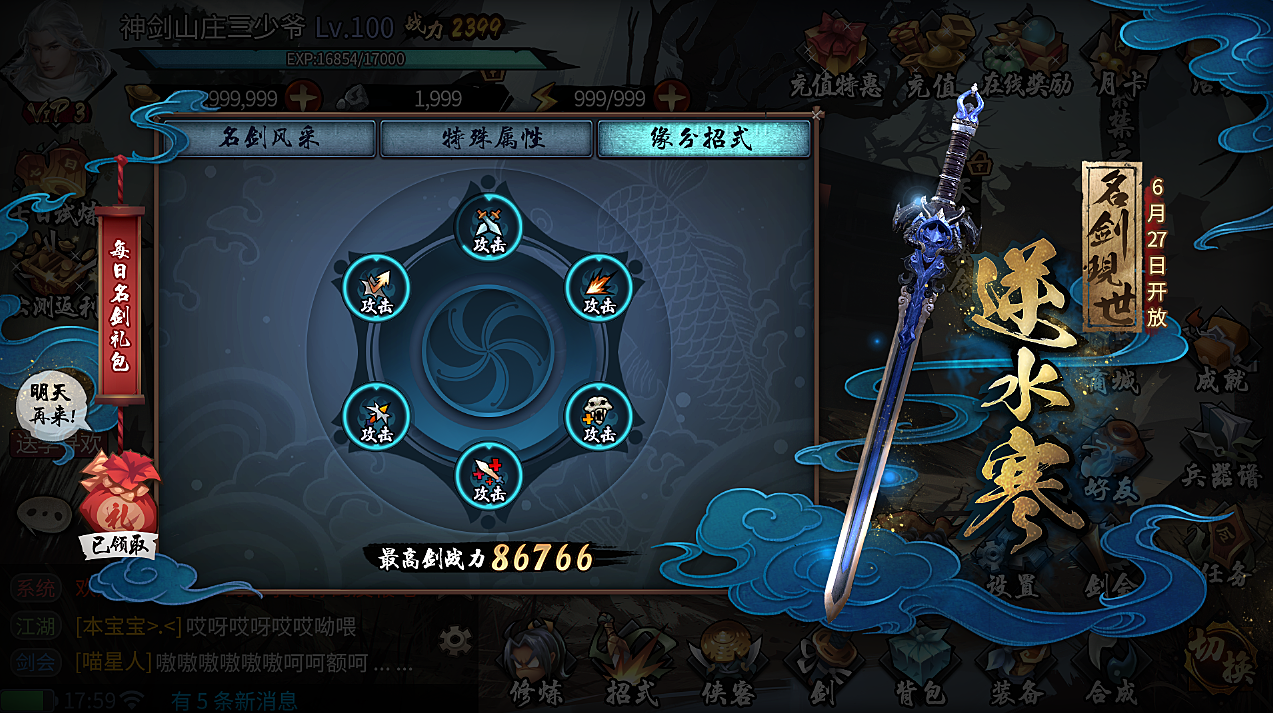Claim the 在线奖励 online reward
Image resolution: width=1273 pixels, height=713 pixels.
click(1025, 62)
